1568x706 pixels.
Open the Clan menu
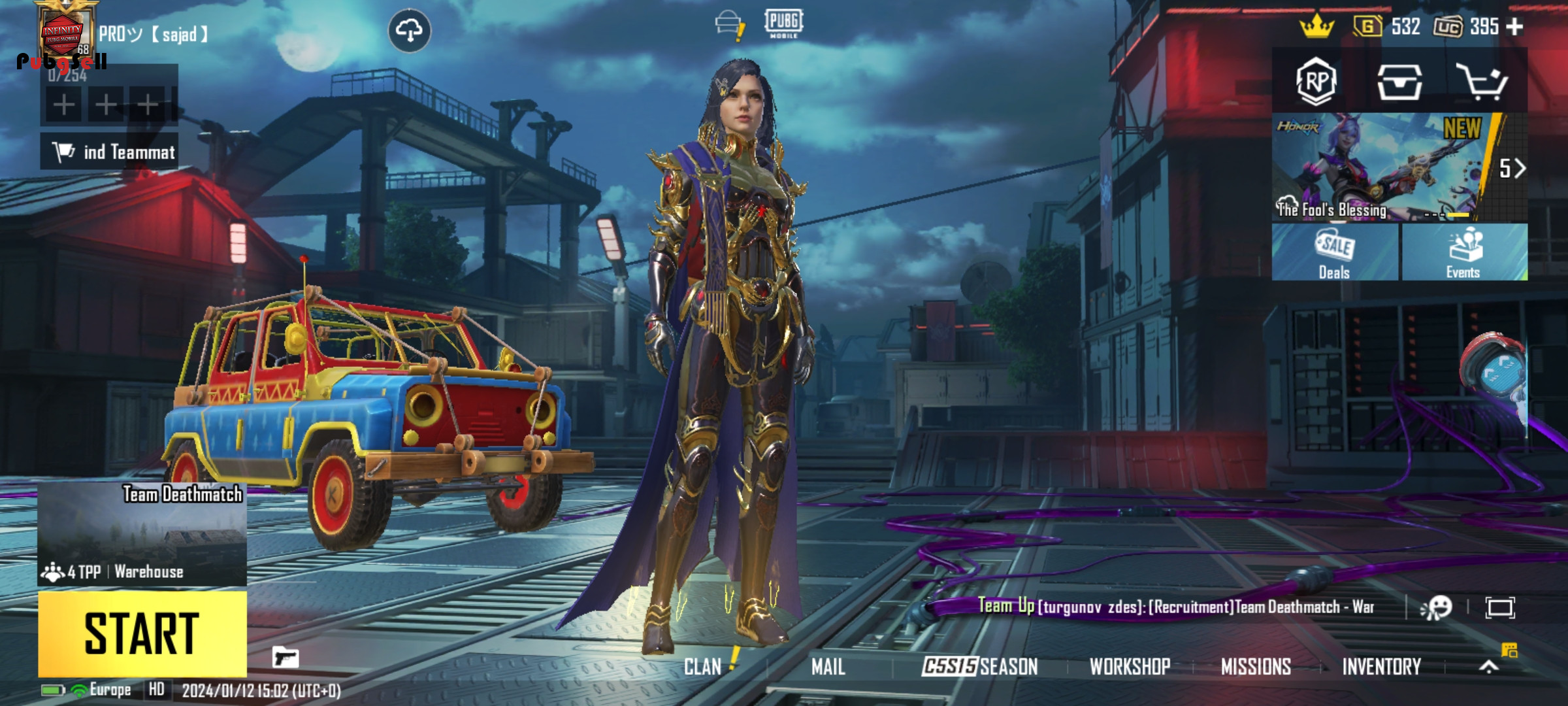tap(703, 667)
